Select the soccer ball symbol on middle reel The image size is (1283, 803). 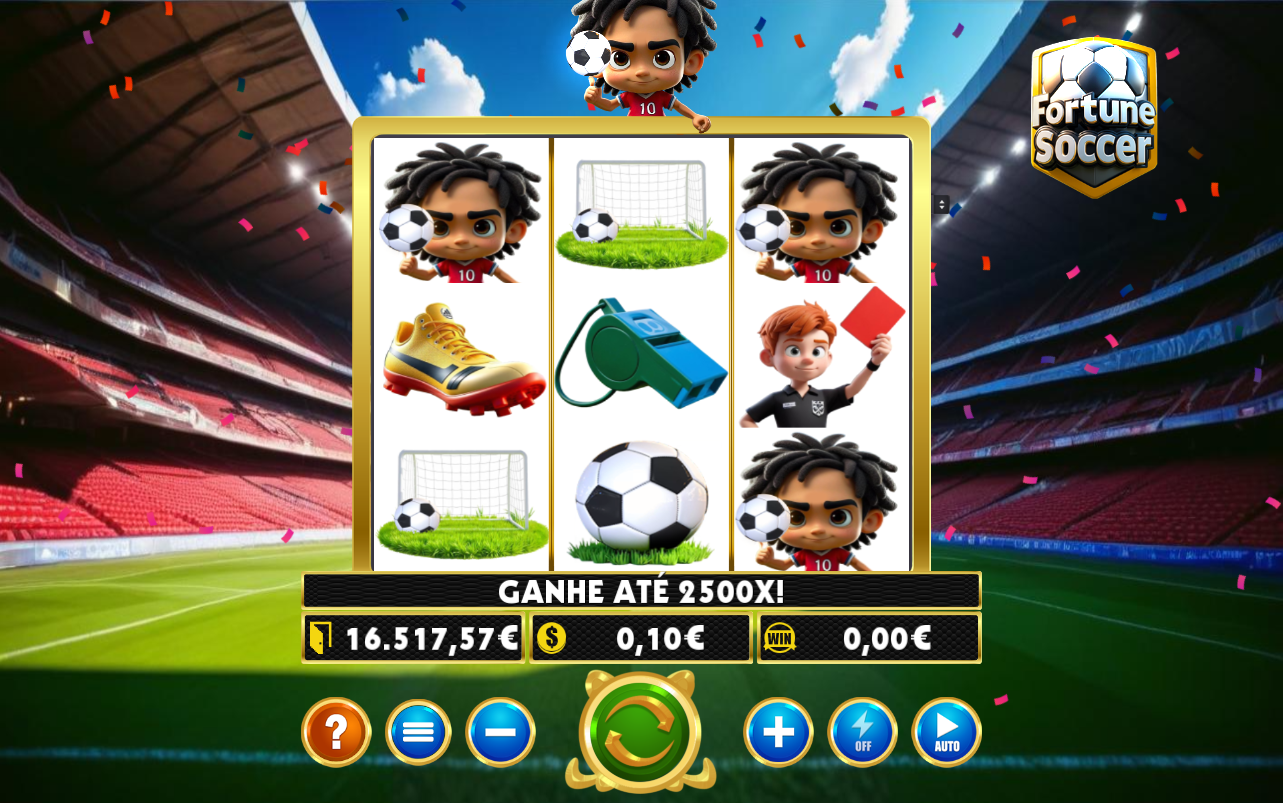coord(641,495)
